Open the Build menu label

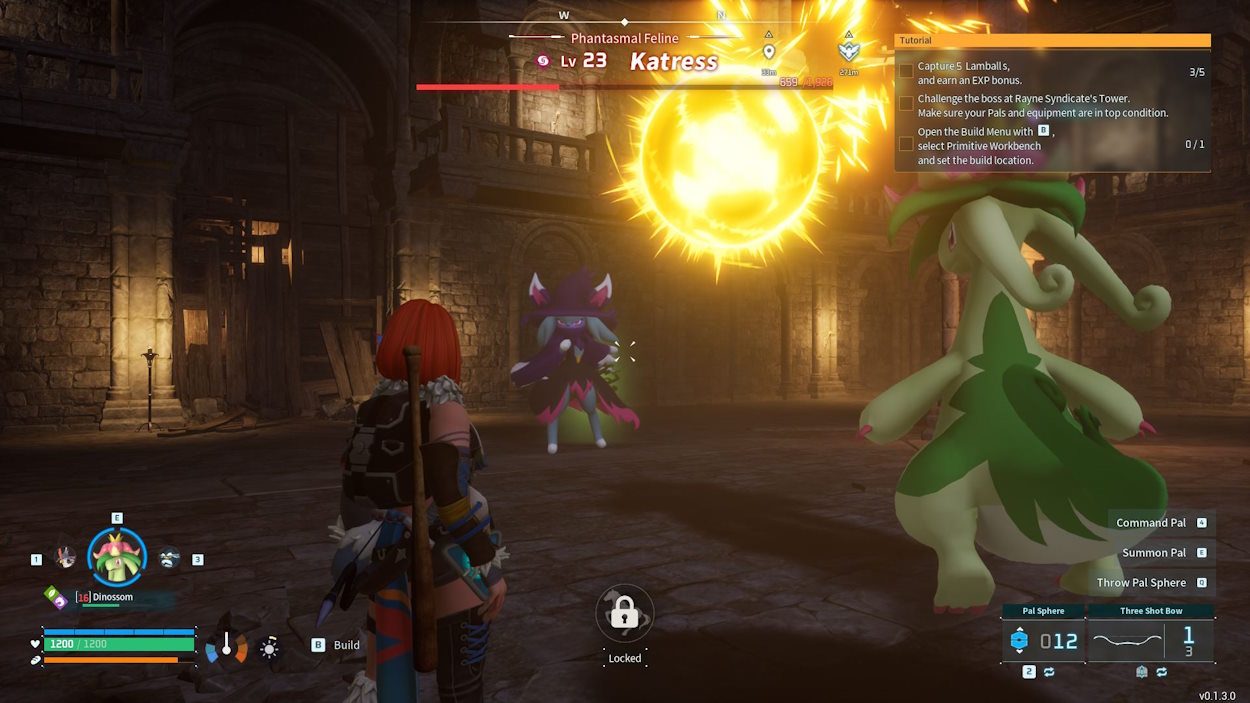[x=346, y=645]
